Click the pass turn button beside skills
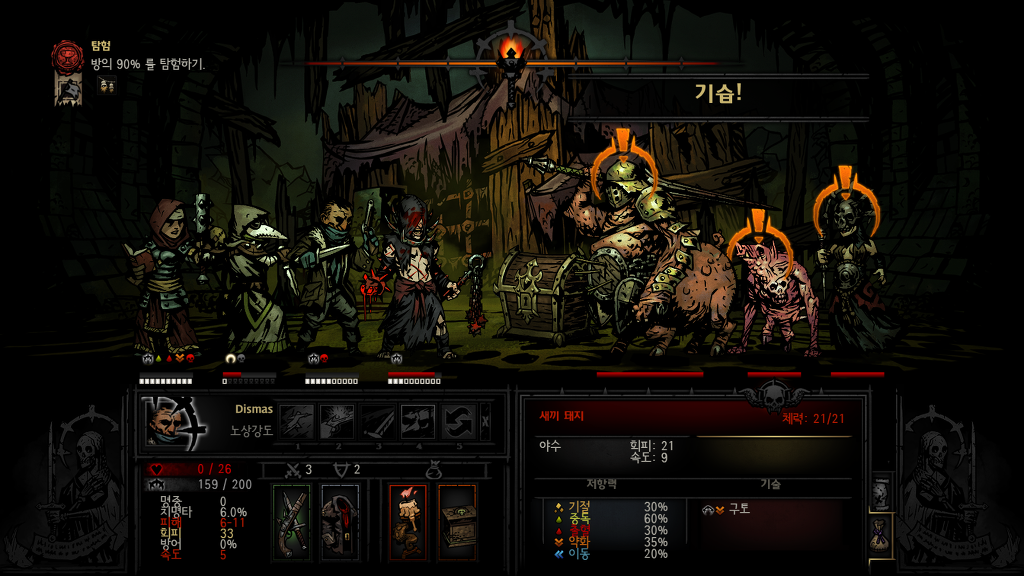Screen dimensions: 1024x576 (x=486, y=421)
